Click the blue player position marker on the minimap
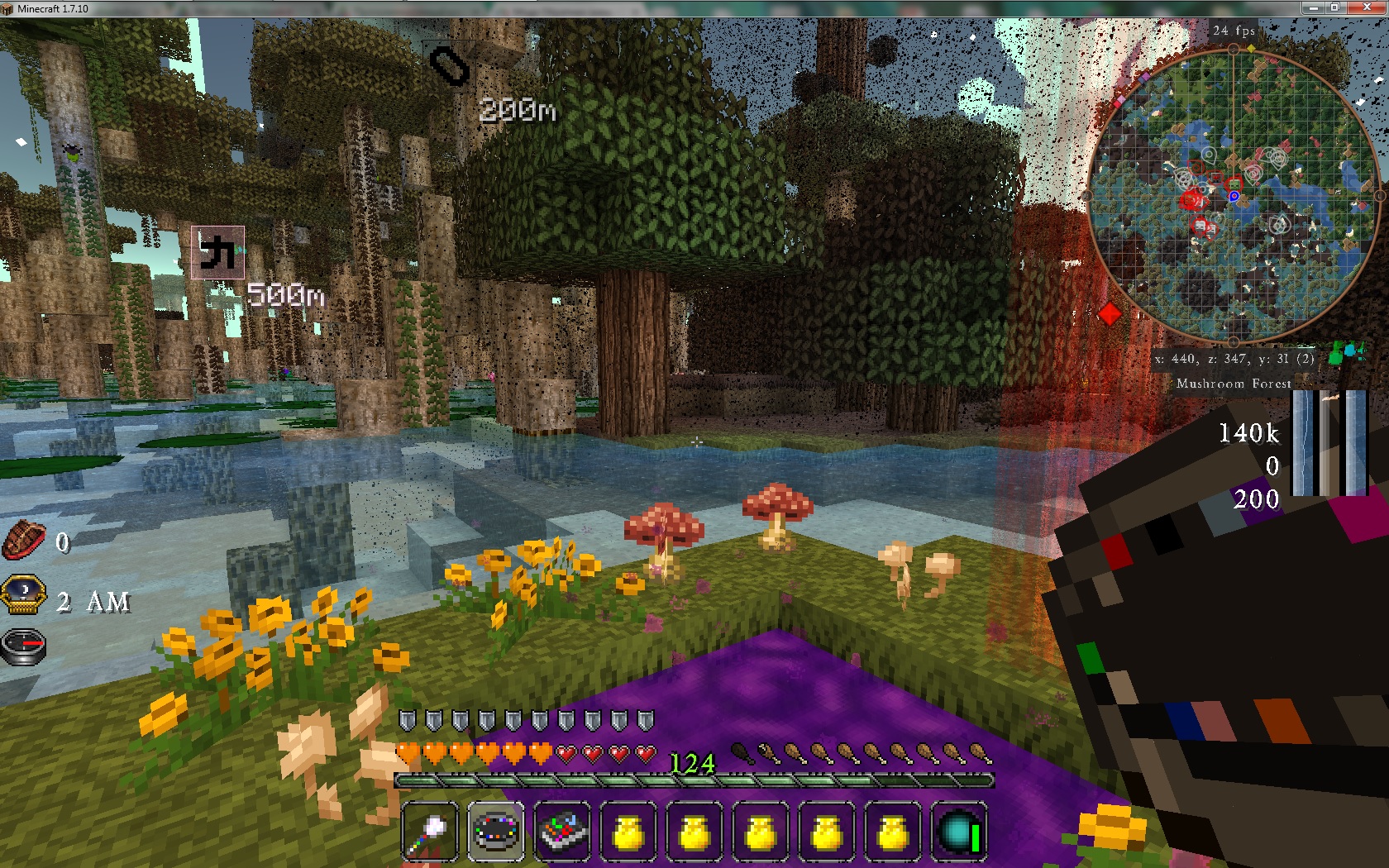Screen dimensions: 1389x868 [1234, 197]
